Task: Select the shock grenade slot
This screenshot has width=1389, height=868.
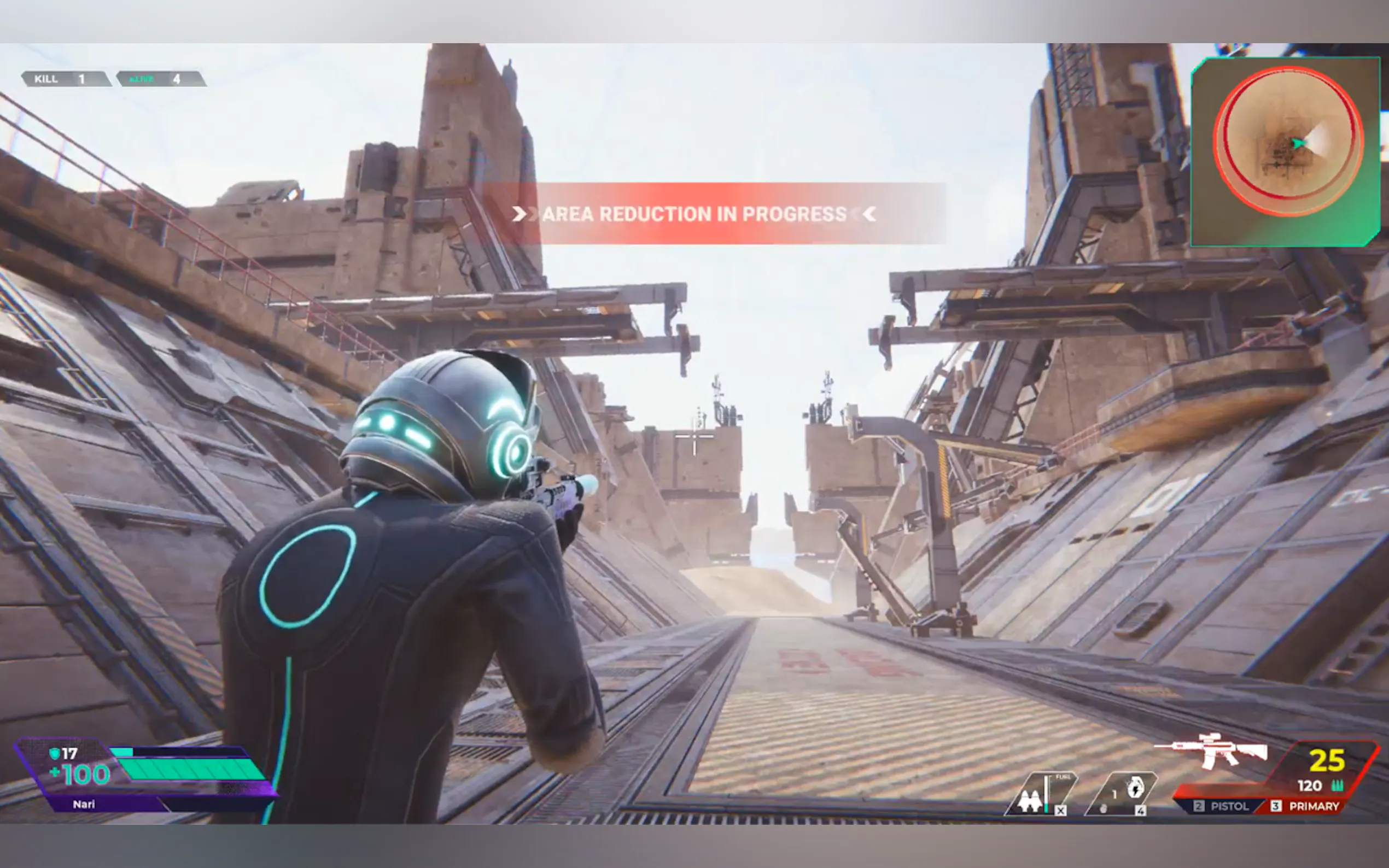Action: (1122, 793)
